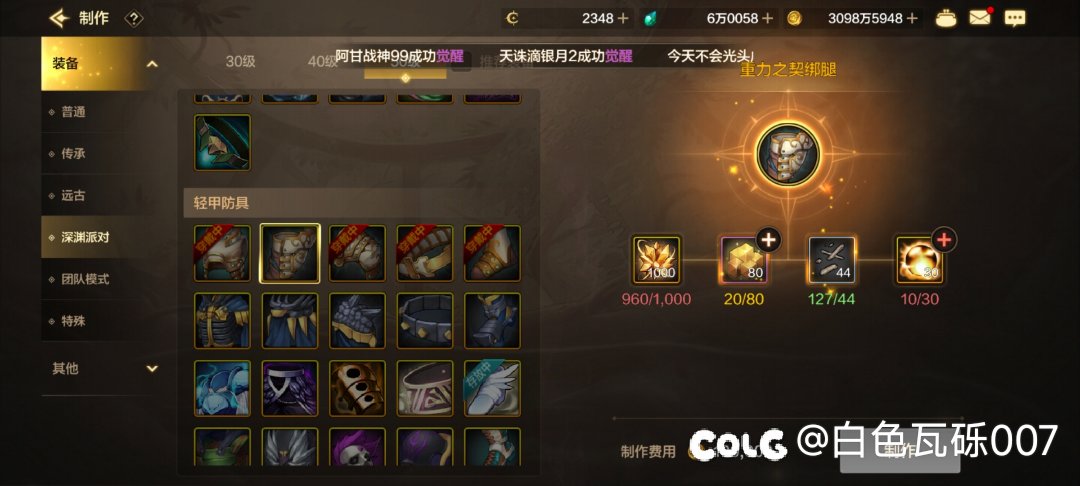Select the spiked belt armor icon
Image resolution: width=1080 pixels, height=486 pixels.
coord(425,321)
